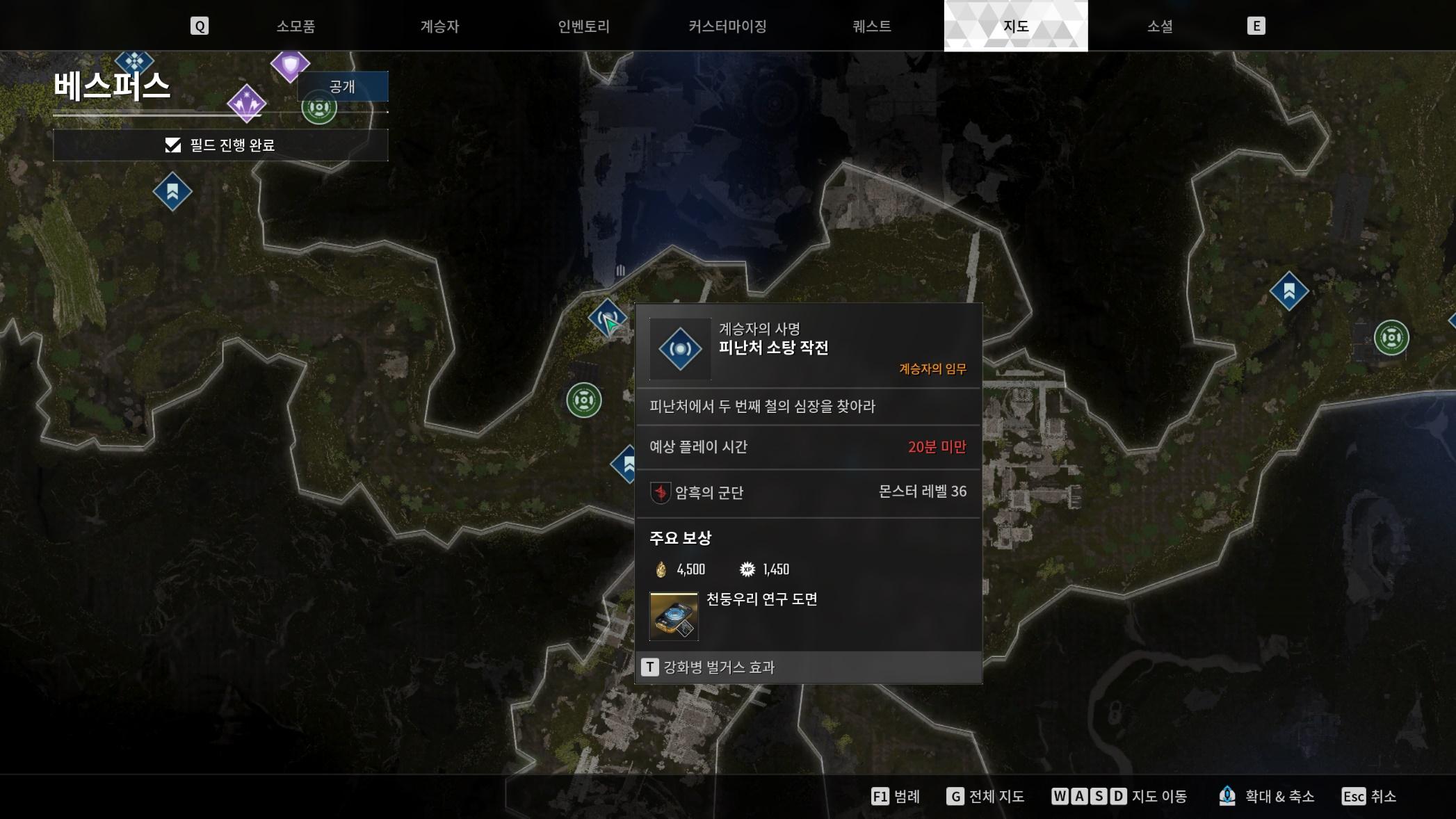Show the 퀘스트 quest tab
This screenshot has width=1456, height=819.
(871, 26)
